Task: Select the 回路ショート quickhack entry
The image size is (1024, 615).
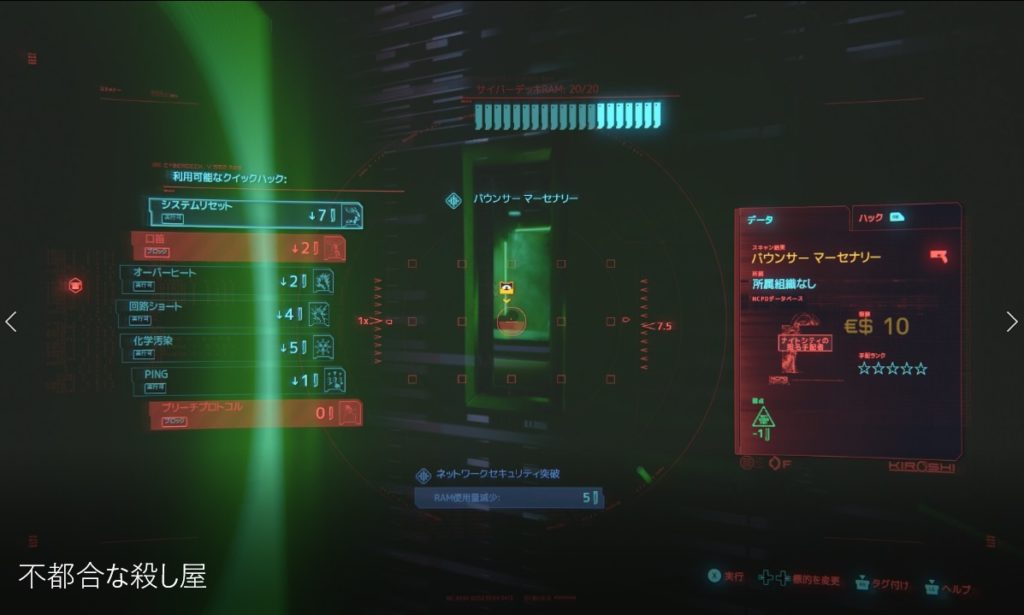Action: point(222,313)
